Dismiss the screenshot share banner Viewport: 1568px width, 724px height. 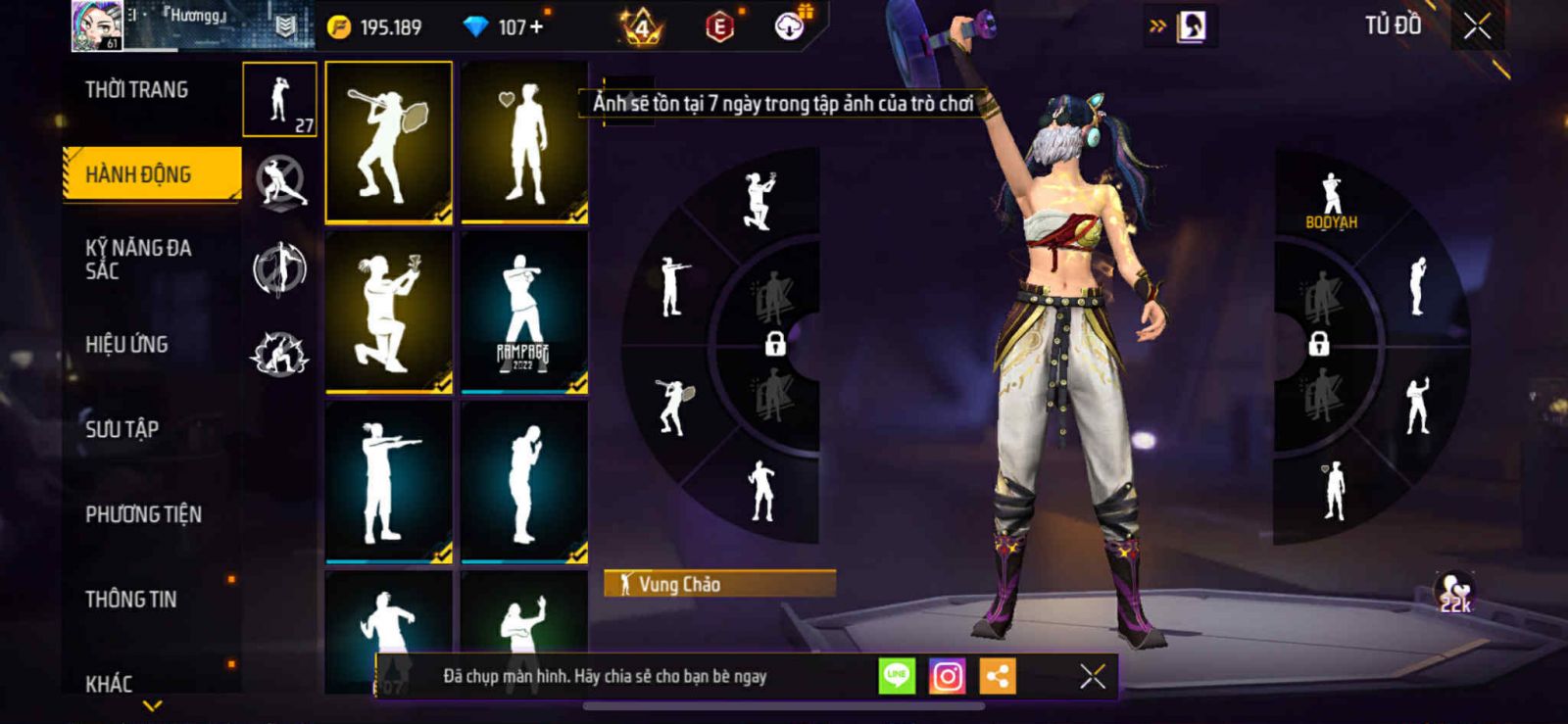pos(1092,676)
